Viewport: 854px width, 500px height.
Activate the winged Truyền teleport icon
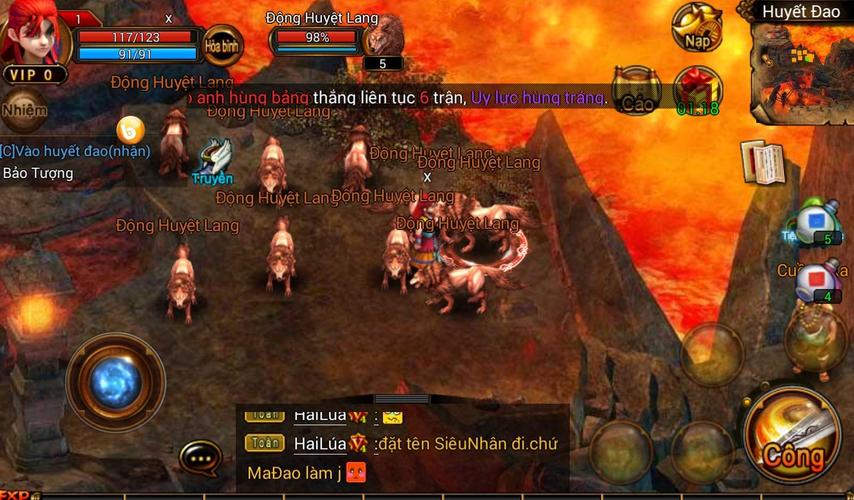[214, 160]
